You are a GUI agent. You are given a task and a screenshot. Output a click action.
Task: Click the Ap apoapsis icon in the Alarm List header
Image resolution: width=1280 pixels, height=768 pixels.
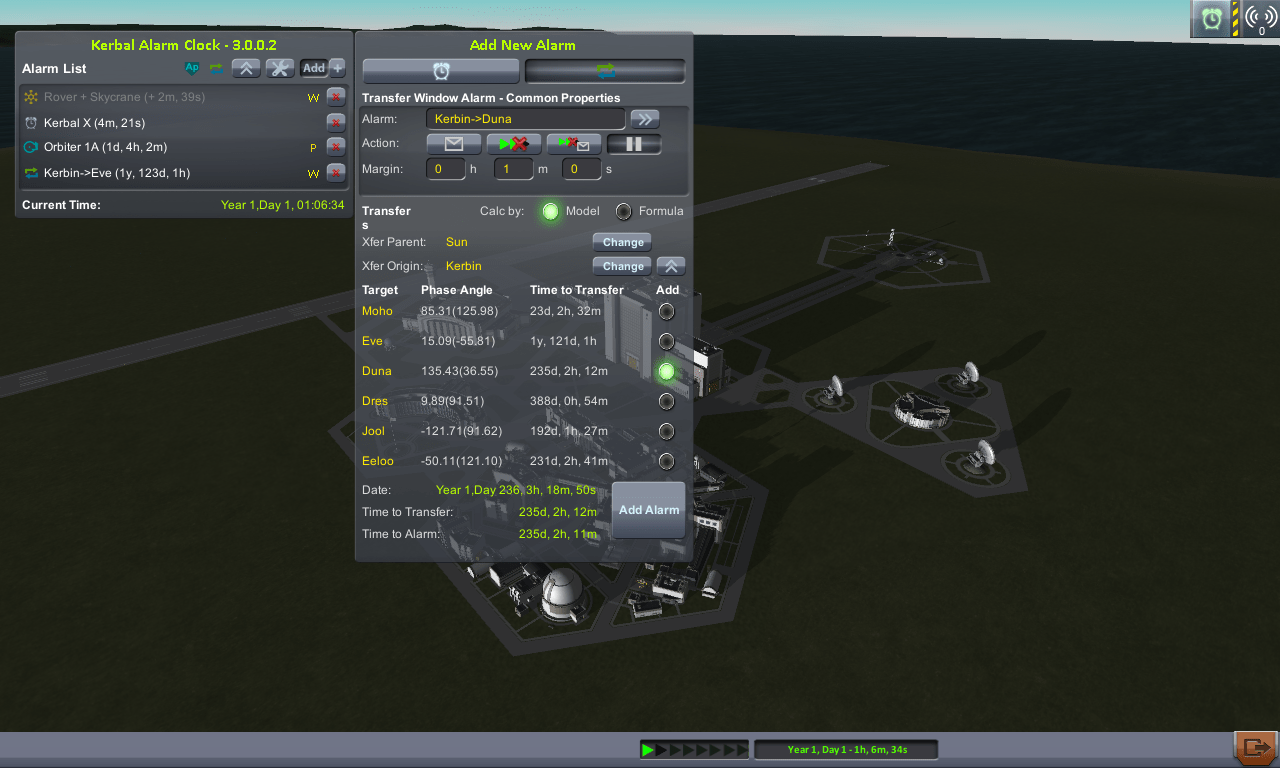tap(192, 68)
